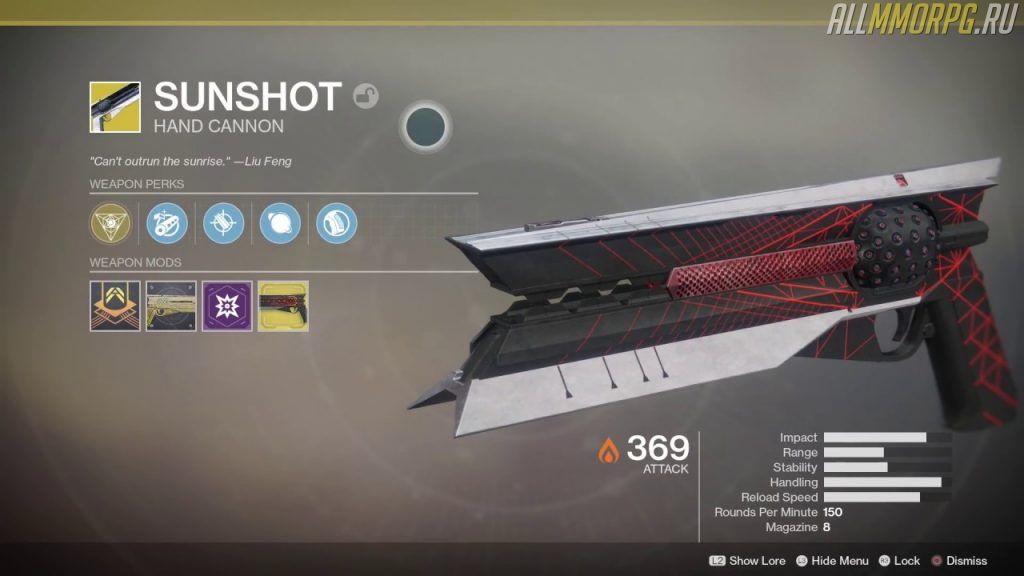
Task: Inspect the barrel perk icon
Action: pos(166,222)
